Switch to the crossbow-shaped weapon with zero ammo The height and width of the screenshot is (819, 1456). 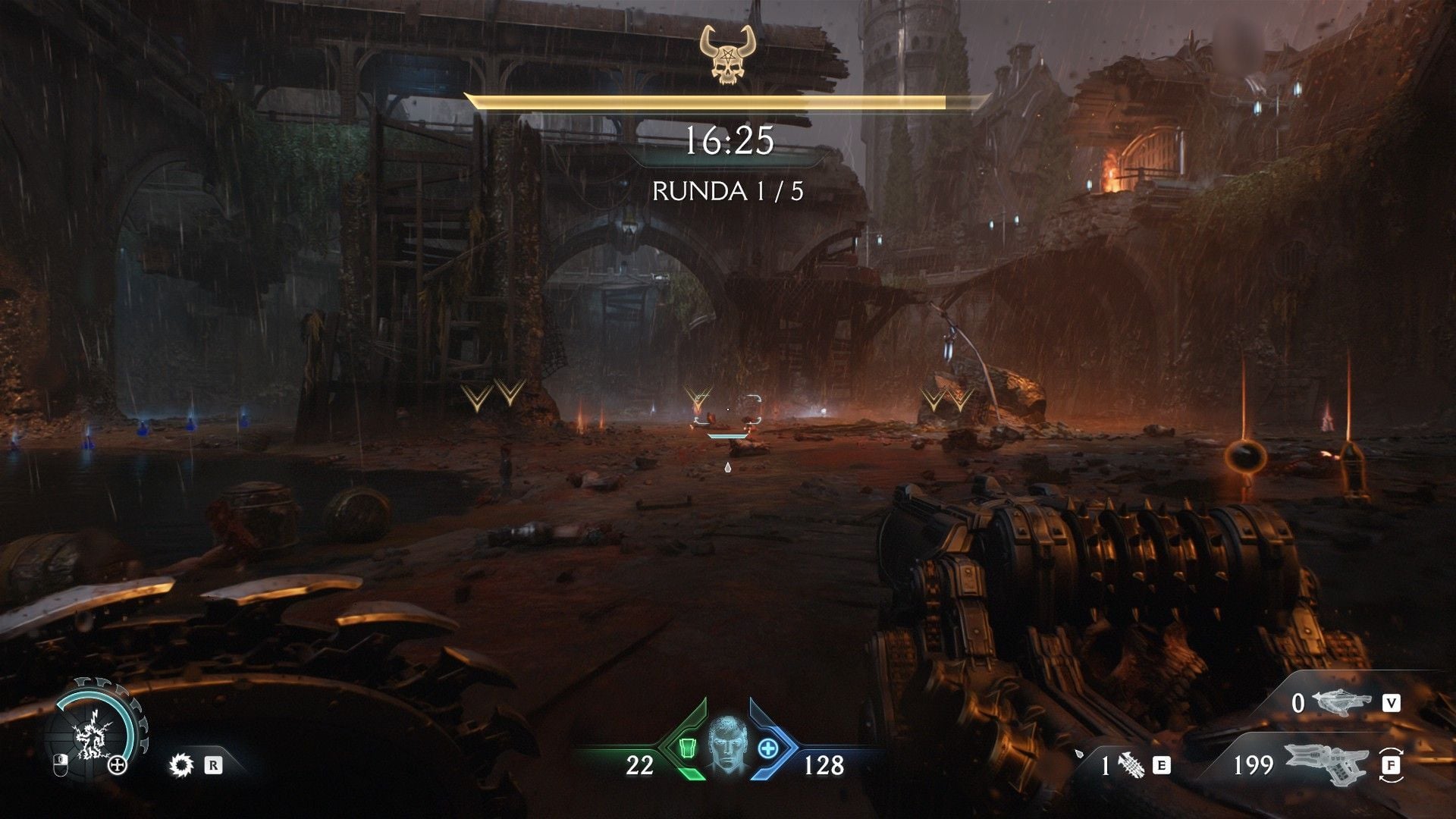[x=1344, y=703]
